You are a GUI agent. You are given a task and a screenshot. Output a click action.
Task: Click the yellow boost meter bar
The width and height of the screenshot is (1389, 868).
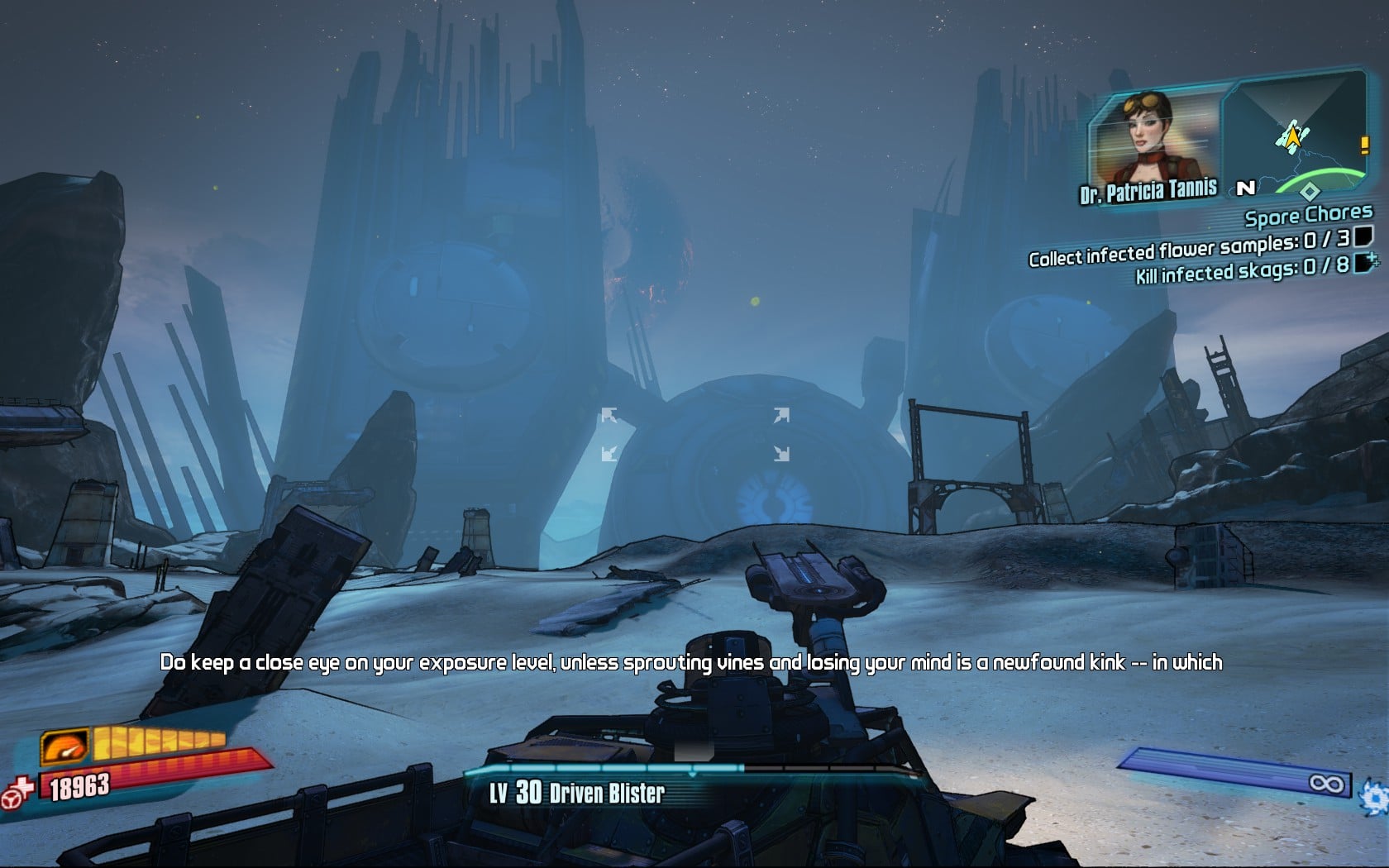(157, 743)
